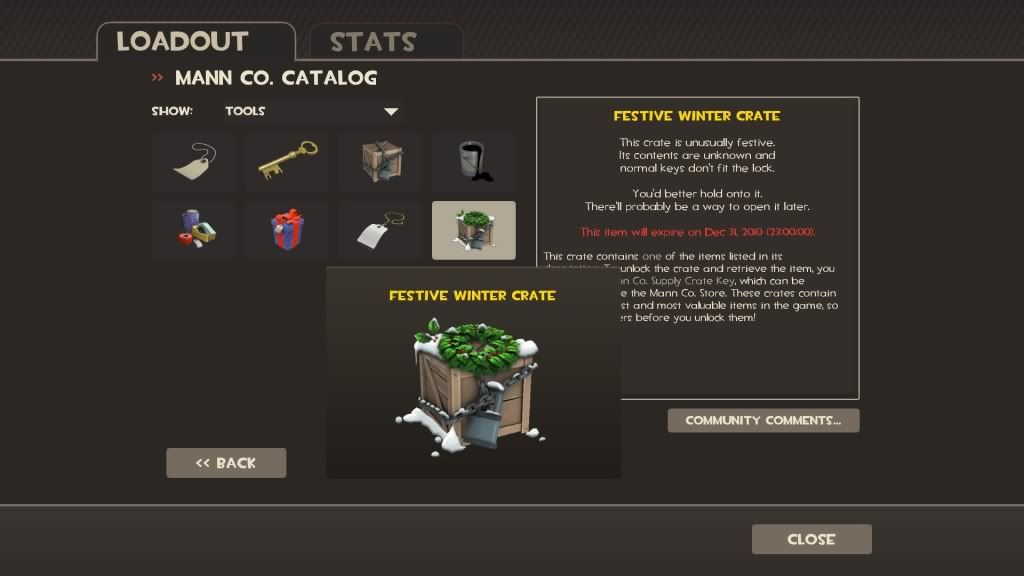Screen dimensions: 1024x576
Task: Select the golden supply crate key
Action: [x=287, y=161]
